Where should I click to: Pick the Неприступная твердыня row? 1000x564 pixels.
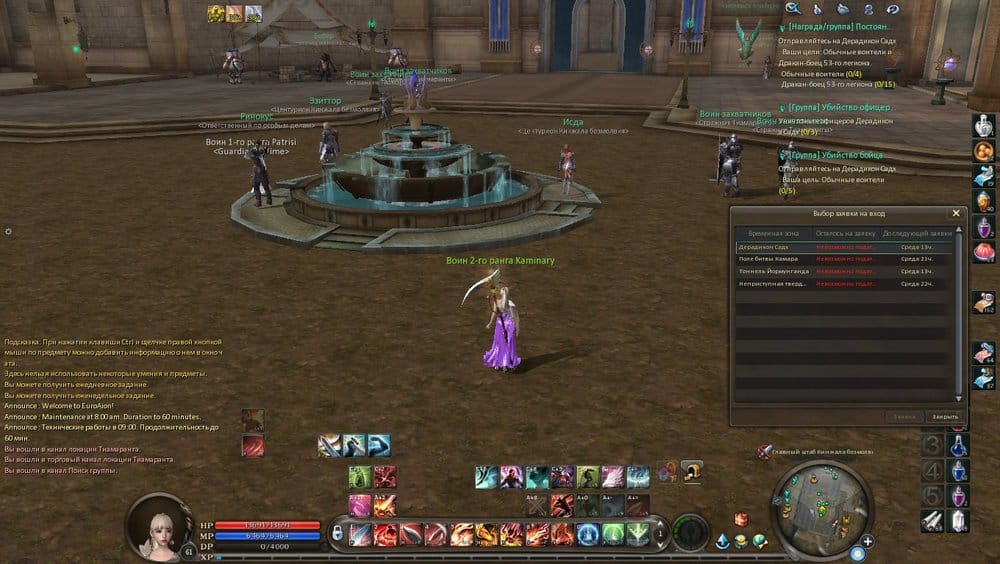click(x=771, y=284)
